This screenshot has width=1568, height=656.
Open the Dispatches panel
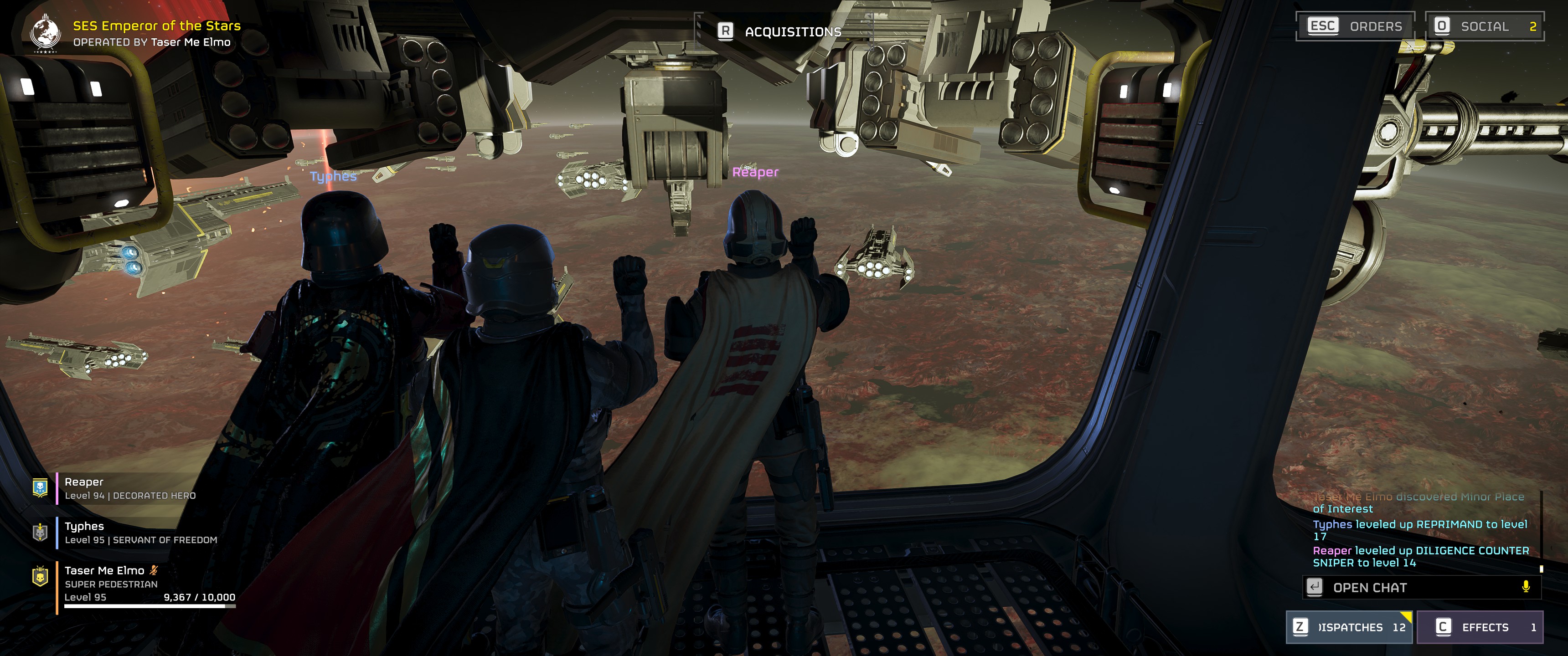[x=1349, y=627]
